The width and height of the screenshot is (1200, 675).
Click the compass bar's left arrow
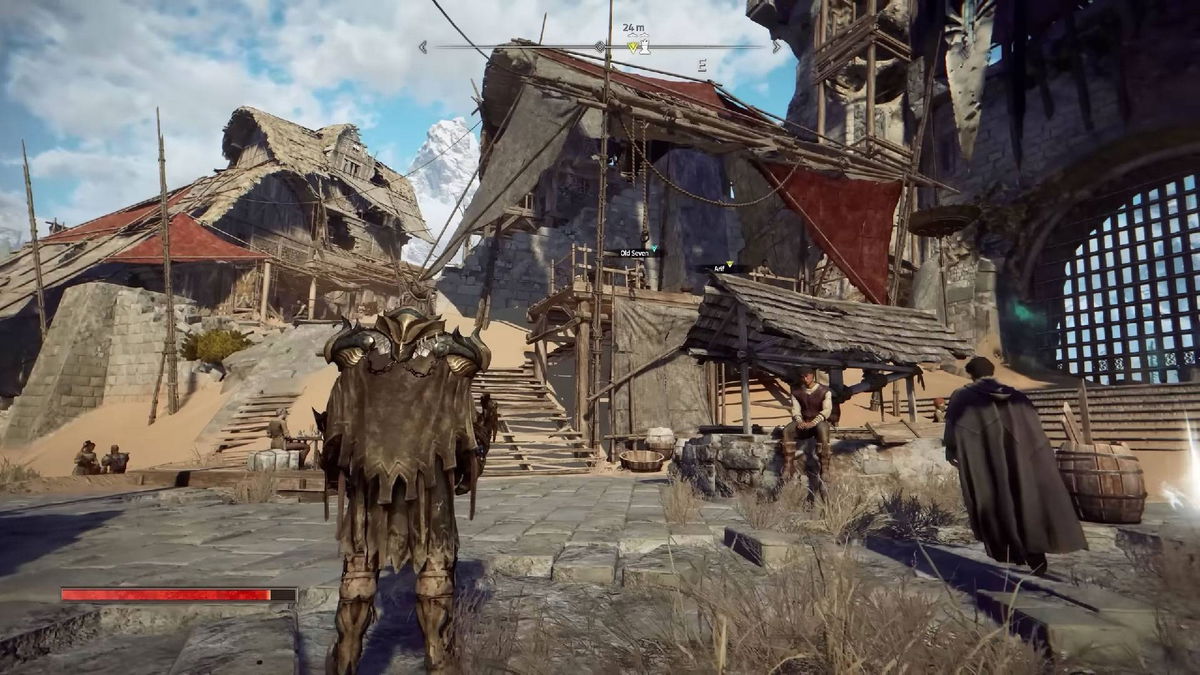pyautogui.click(x=423, y=46)
